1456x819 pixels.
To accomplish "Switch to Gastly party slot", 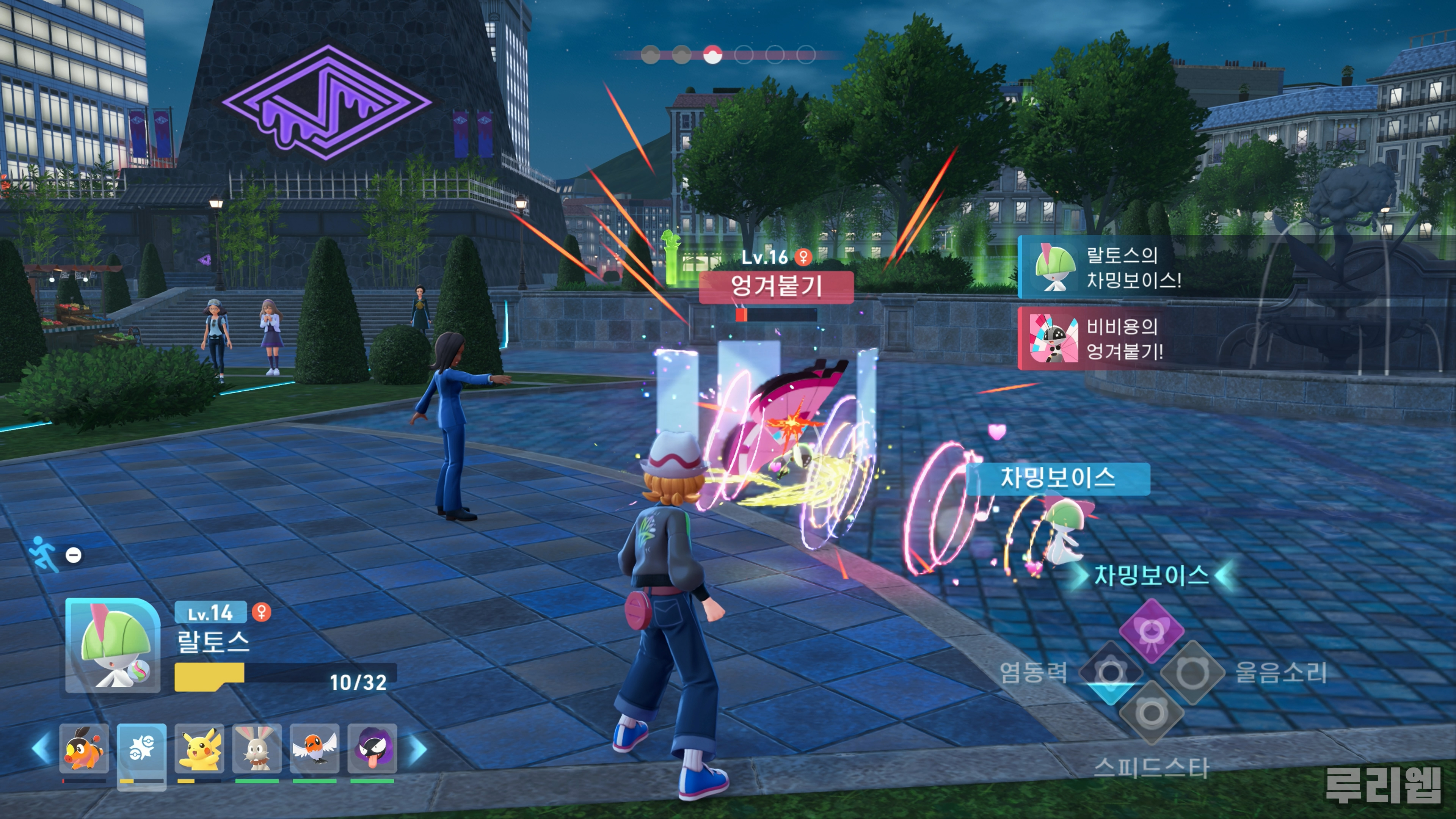I will click(x=372, y=749).
